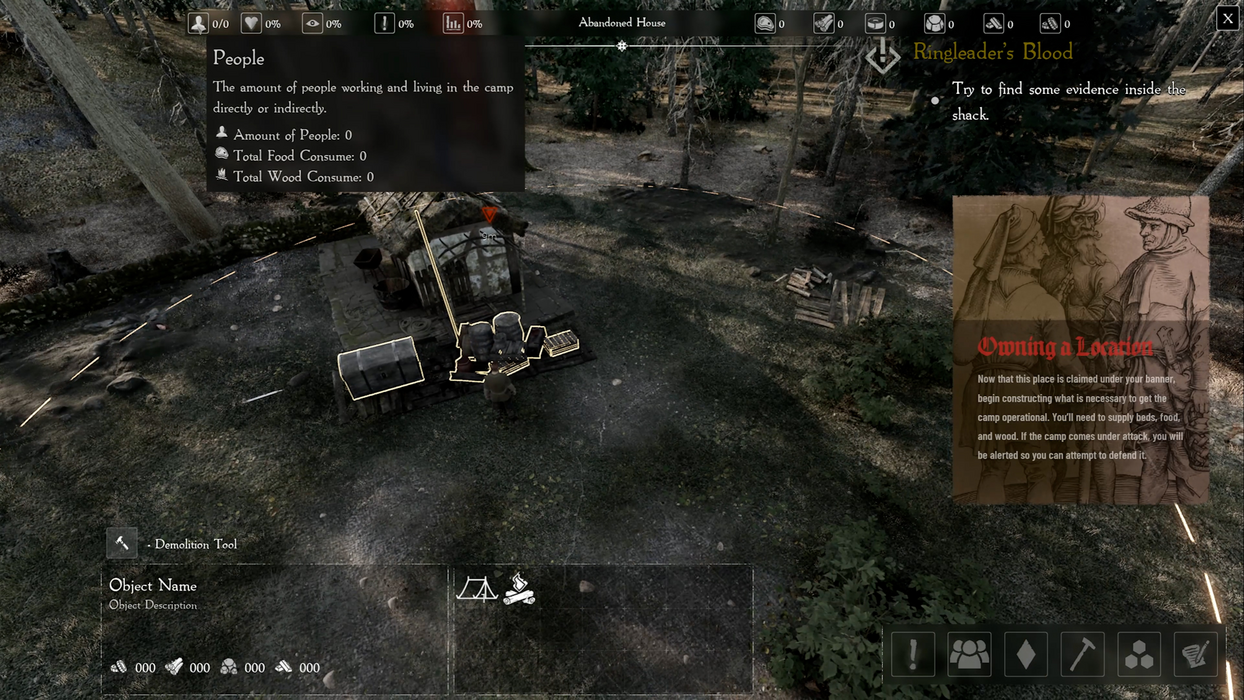Choose the campfire building icon
The width and height of the screenshot is (1244, 700).
click(x=519, y=588)
